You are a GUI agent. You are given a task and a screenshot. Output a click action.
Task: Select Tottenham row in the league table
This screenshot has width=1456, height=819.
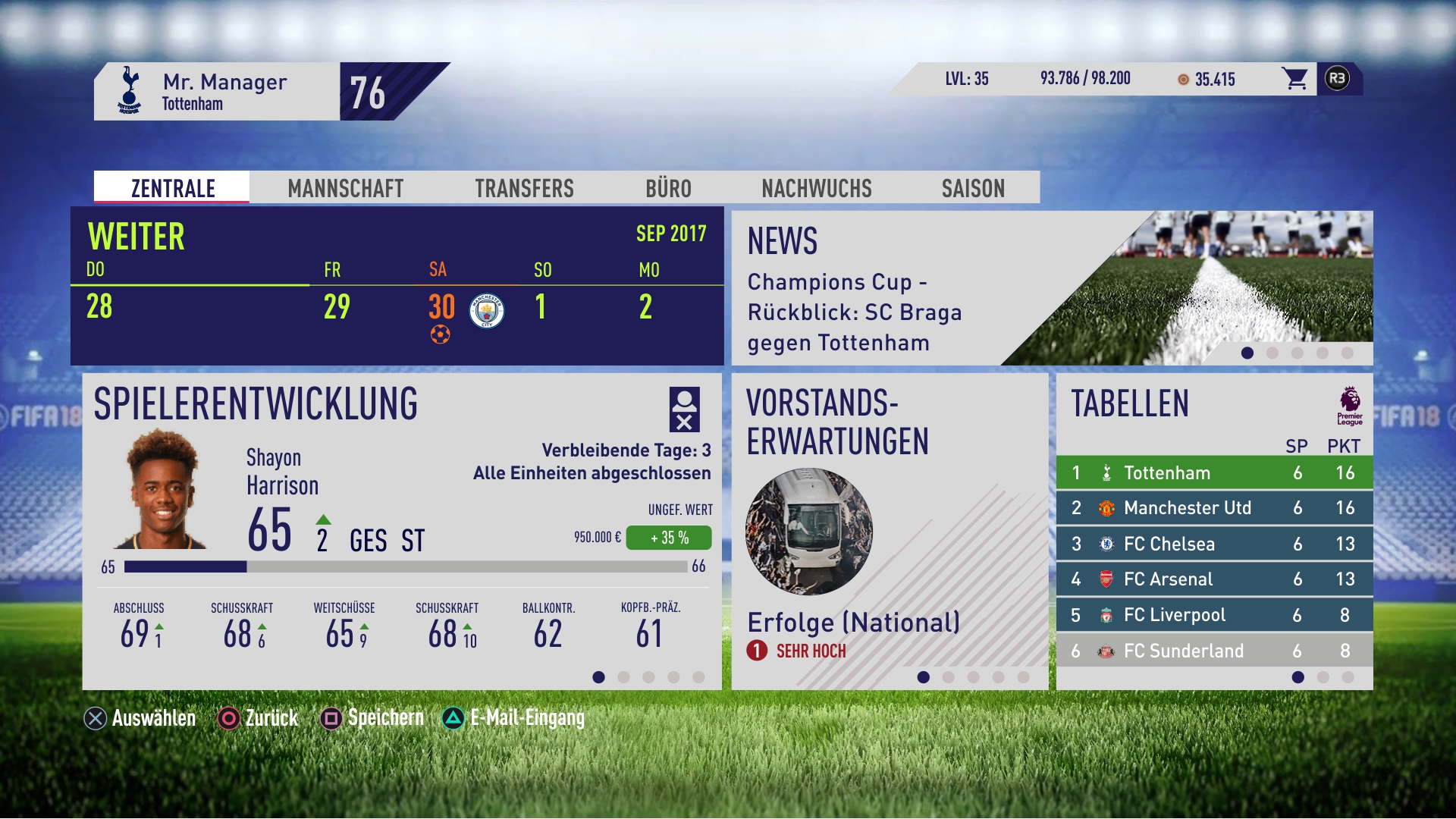pyautogui.click(x=1213, y=473)
